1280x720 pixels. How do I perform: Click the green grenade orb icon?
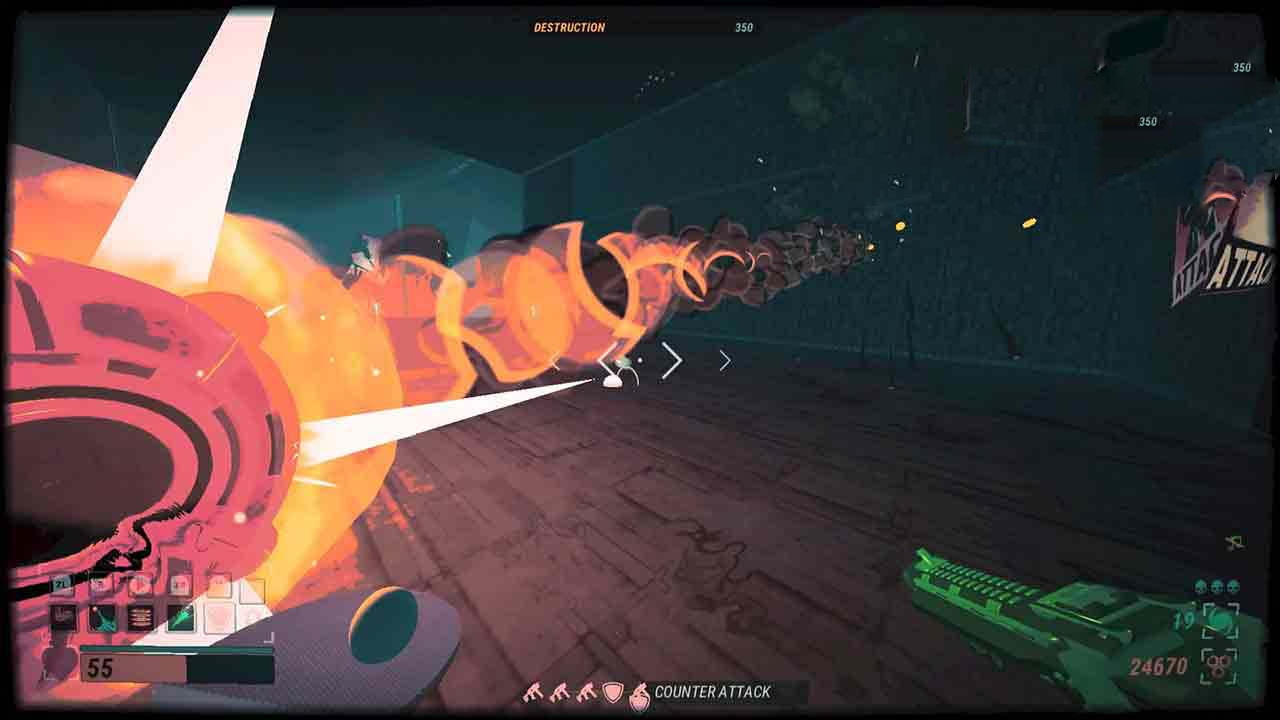(x=1221, y=620)
